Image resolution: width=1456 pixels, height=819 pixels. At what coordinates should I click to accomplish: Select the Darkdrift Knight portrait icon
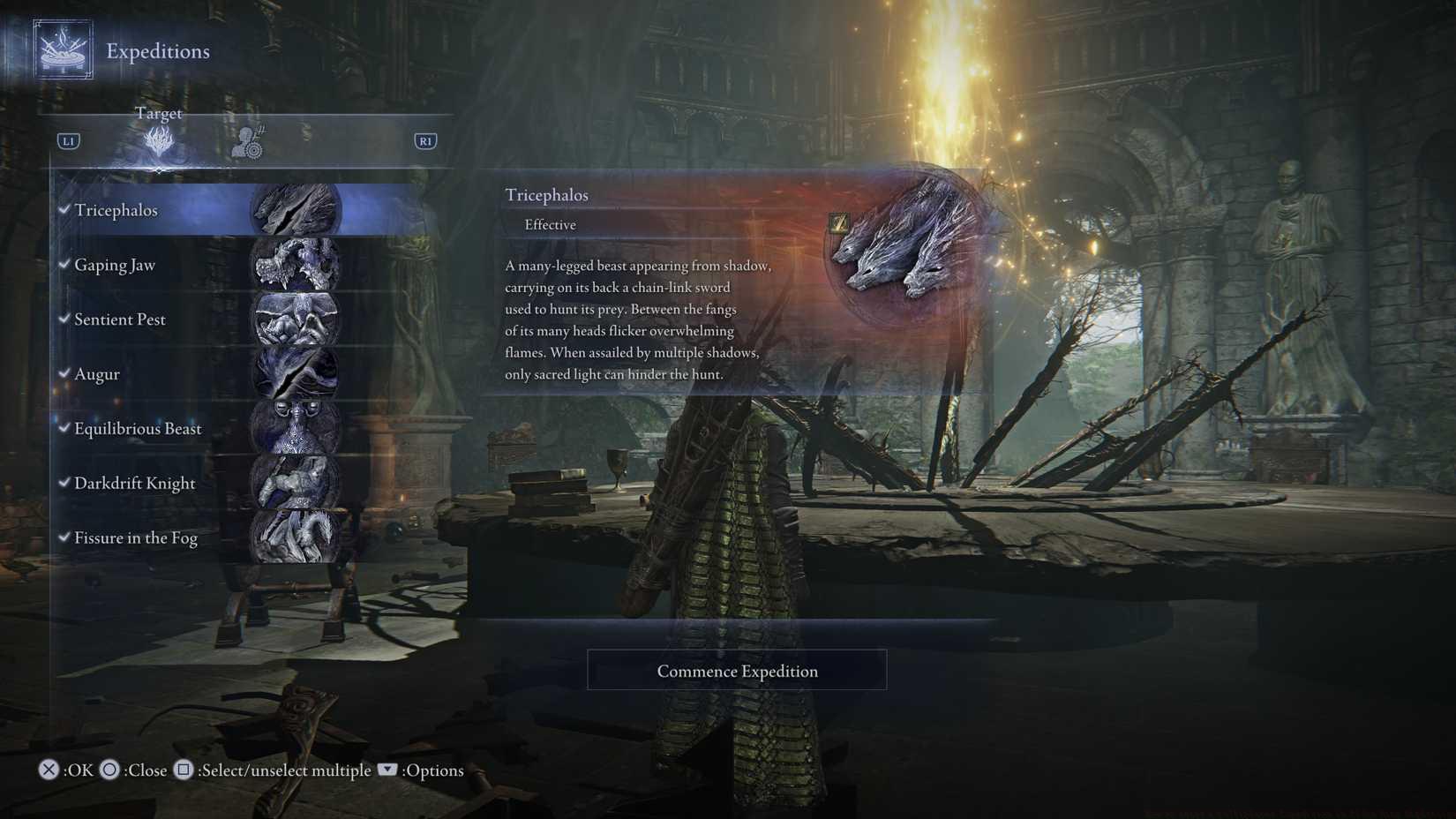[297, 483]
